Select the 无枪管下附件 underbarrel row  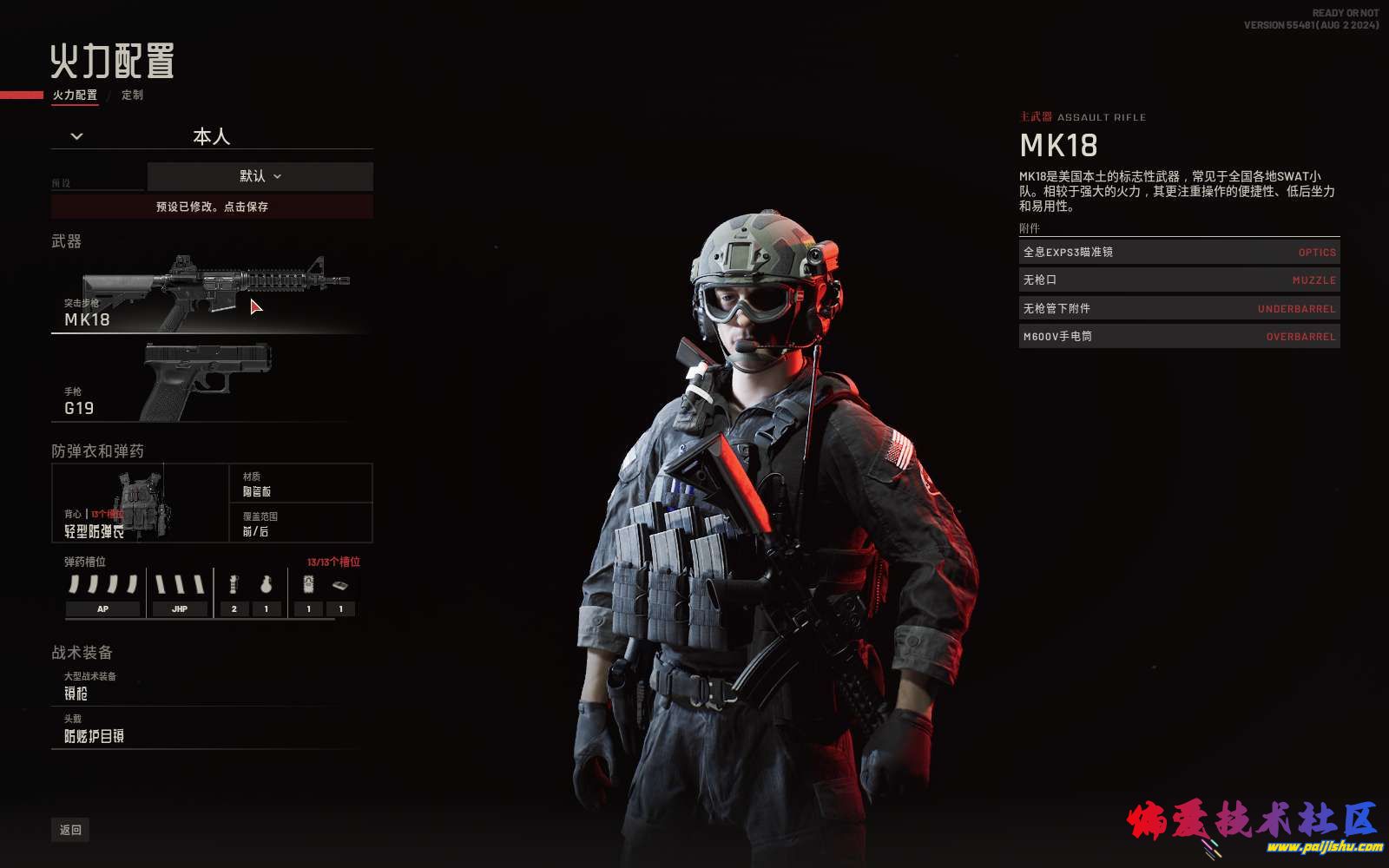click(x=1179, y=308)
